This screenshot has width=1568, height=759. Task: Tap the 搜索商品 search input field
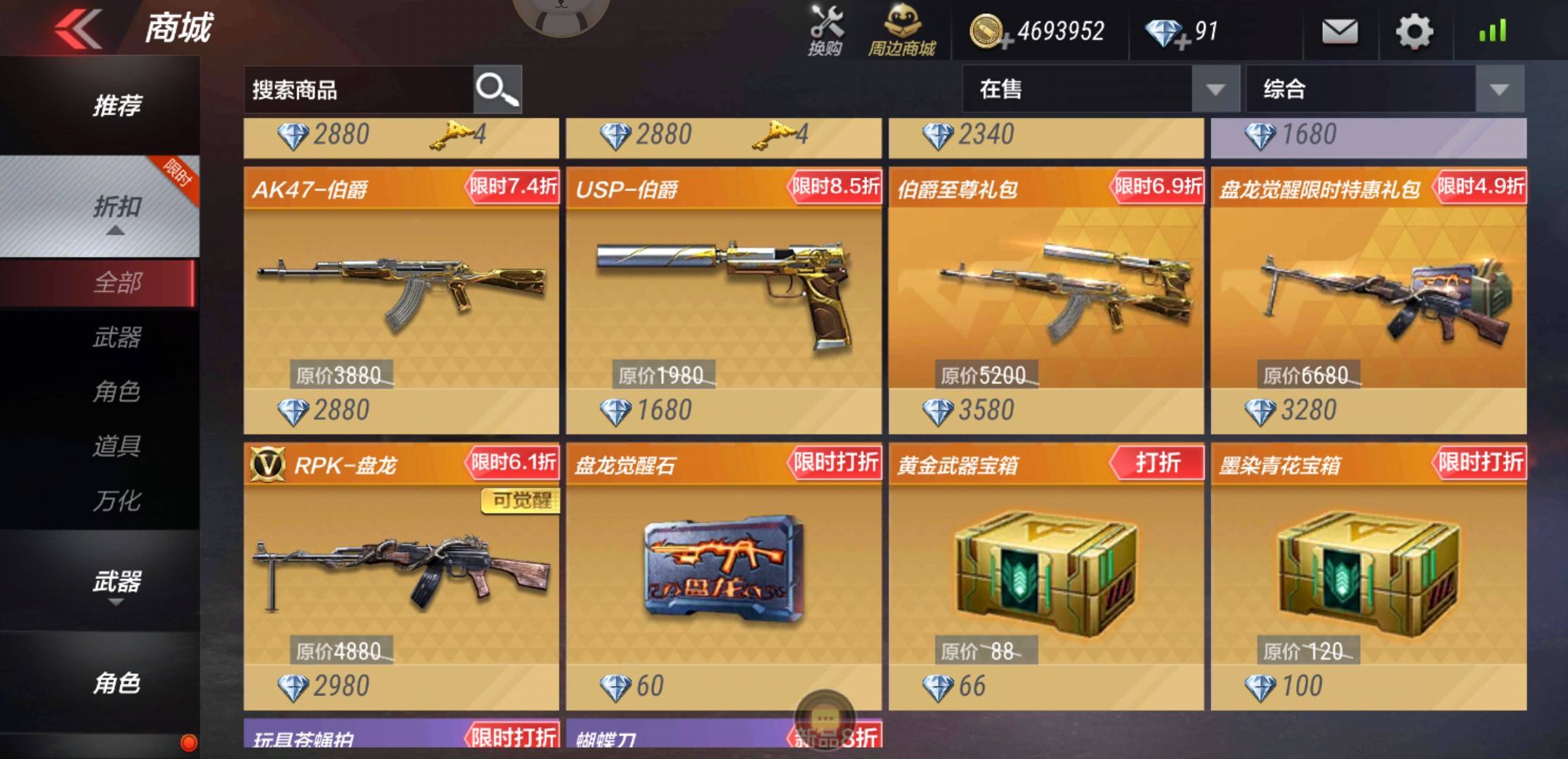click(x=351, y=89)
